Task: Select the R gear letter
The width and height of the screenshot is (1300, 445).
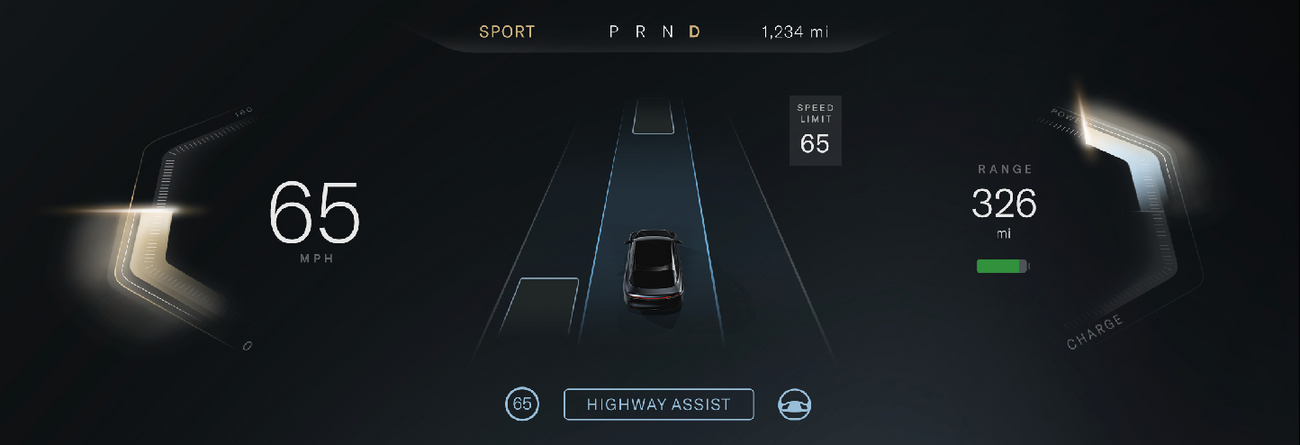Action: click(641, 32)
